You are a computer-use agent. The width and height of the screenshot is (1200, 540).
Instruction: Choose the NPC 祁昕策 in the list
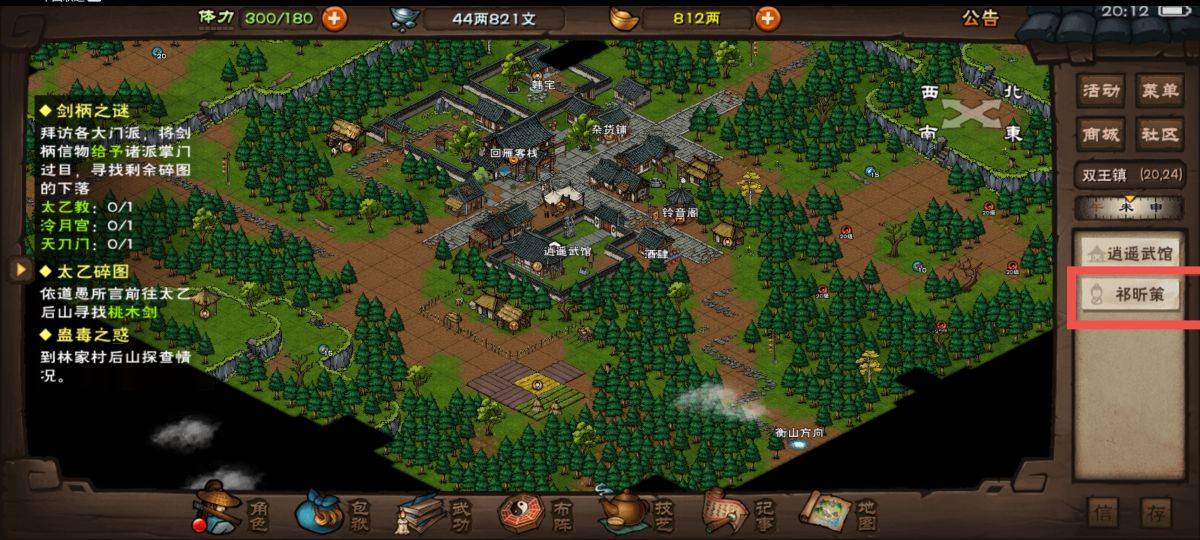click(1129, 296)
